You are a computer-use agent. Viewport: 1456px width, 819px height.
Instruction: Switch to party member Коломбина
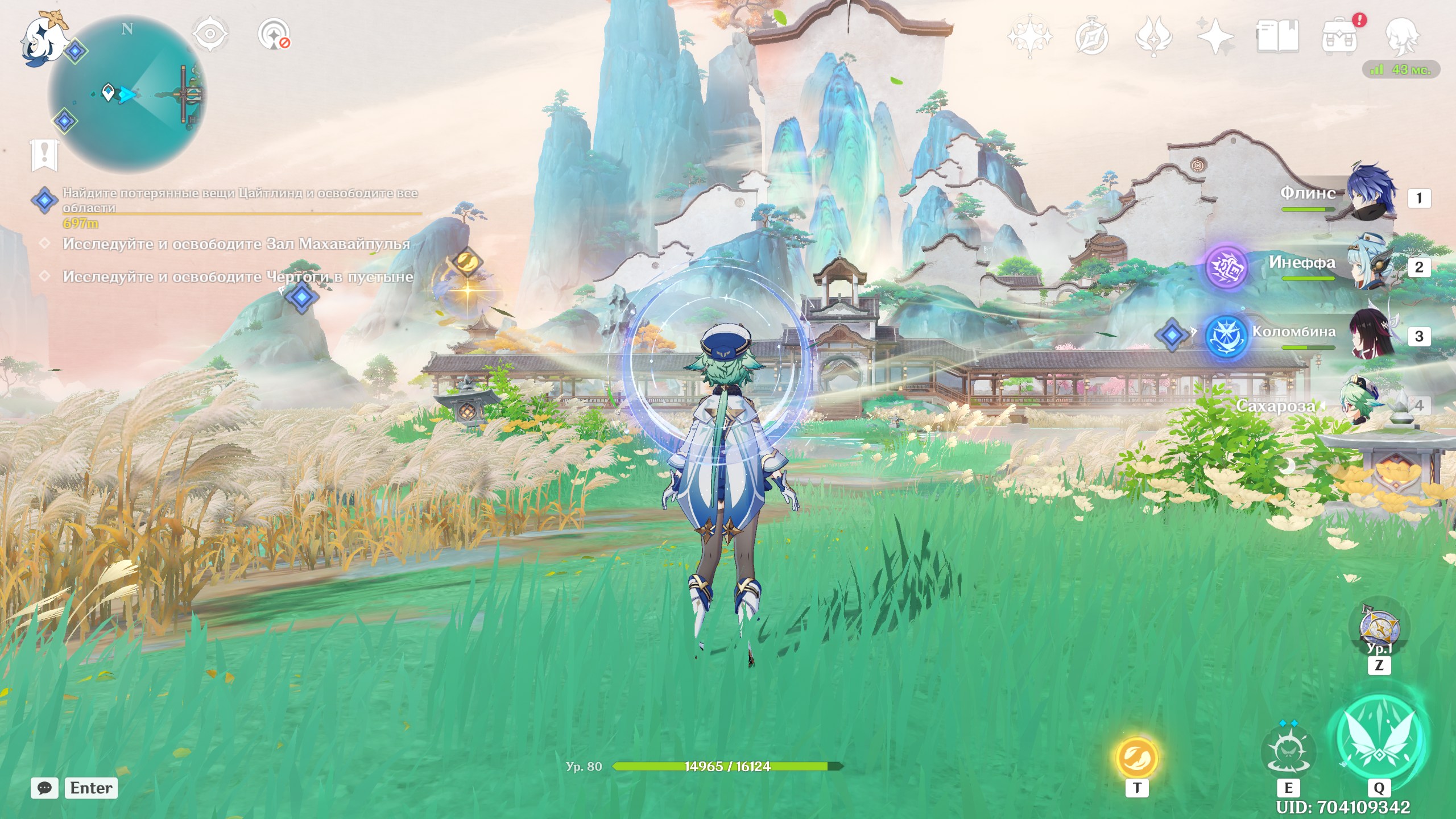click(x=1370, y=336)
